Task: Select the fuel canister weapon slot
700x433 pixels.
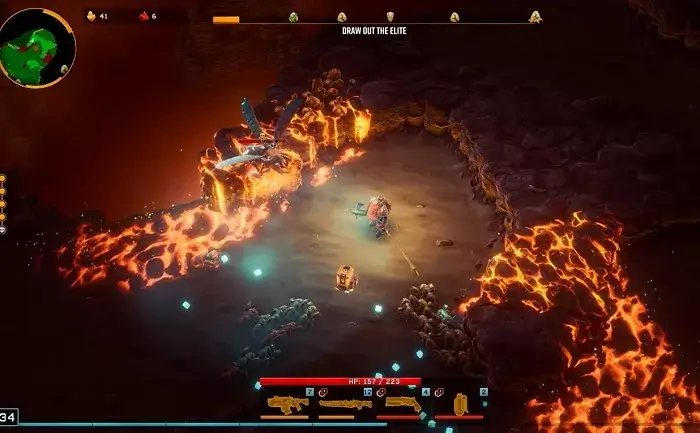Action: (x=460, y=404)
